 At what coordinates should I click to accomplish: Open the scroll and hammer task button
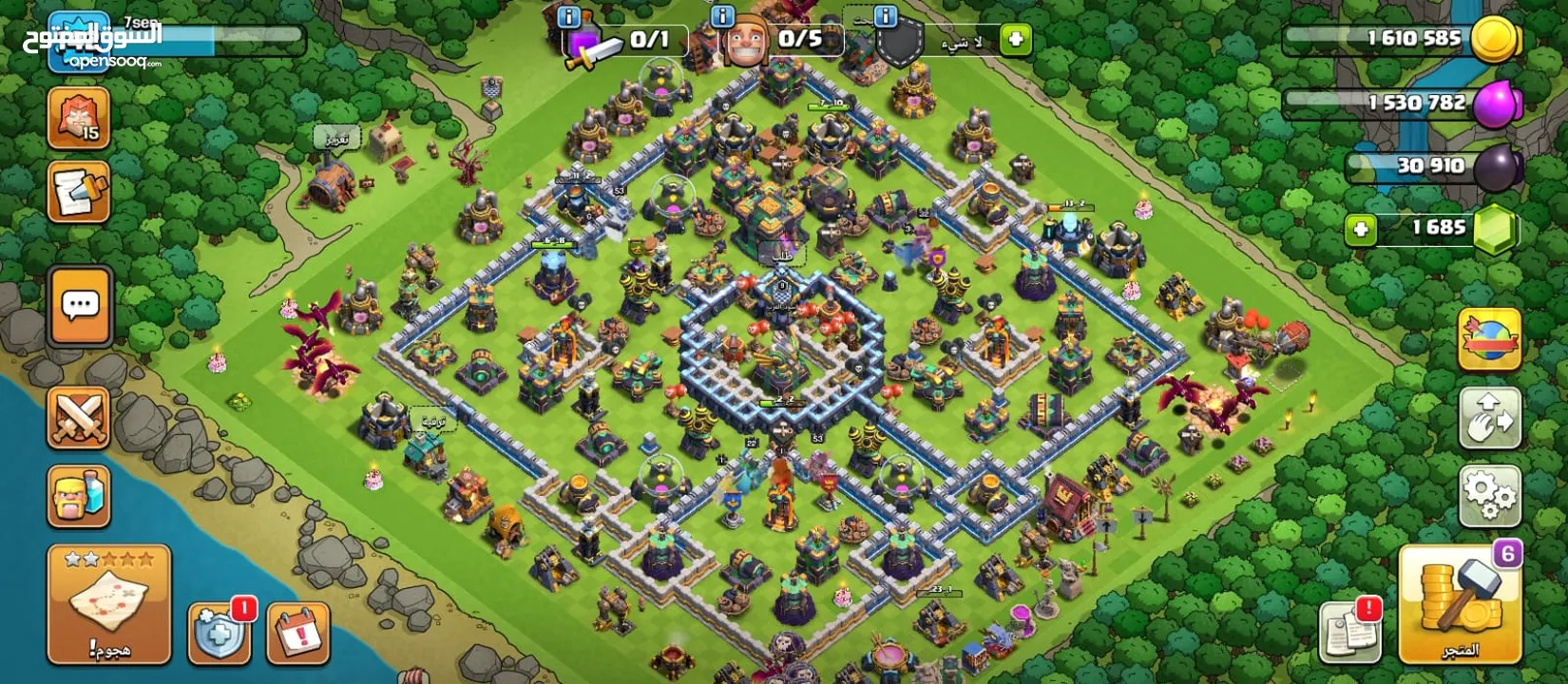coord(79,192)
